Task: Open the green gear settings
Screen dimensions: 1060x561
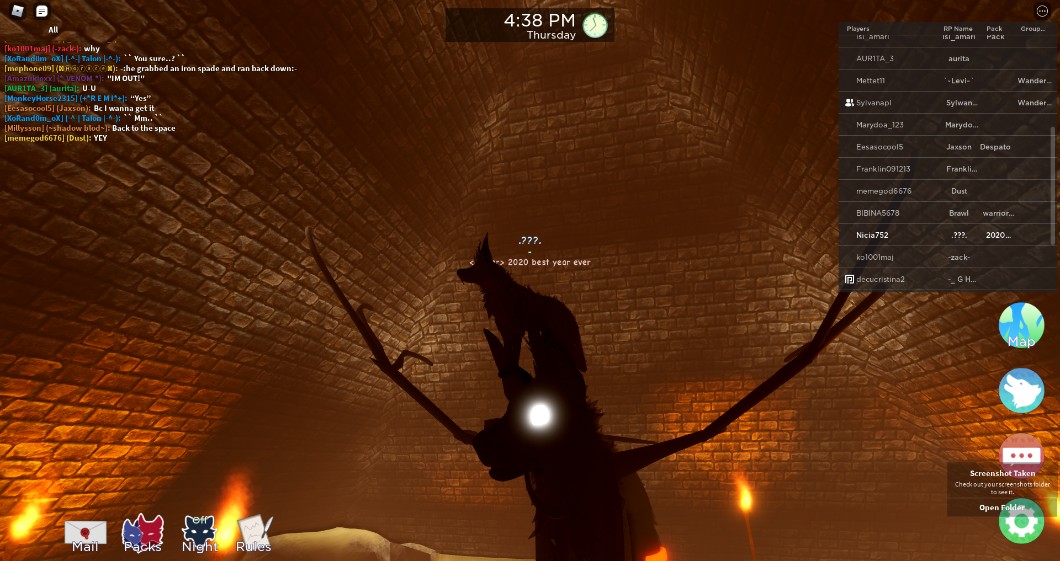Action: coord(1021,521)
